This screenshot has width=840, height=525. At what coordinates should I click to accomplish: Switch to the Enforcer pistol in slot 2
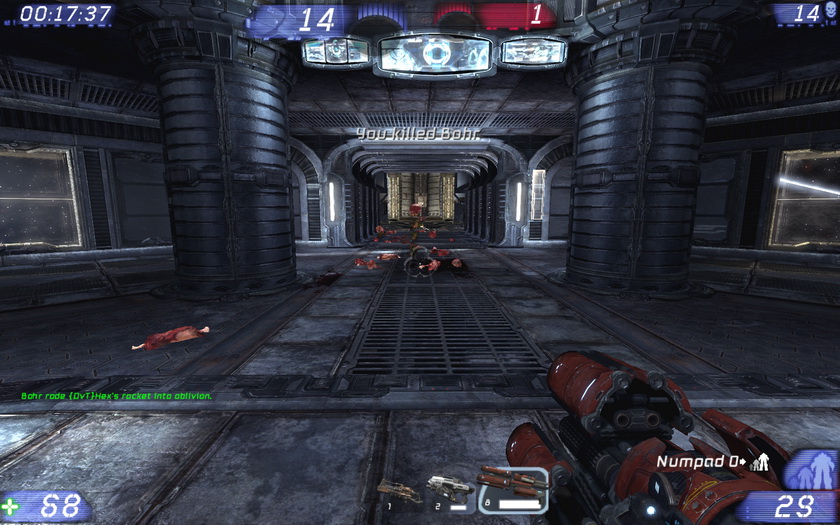pos(449,488)
